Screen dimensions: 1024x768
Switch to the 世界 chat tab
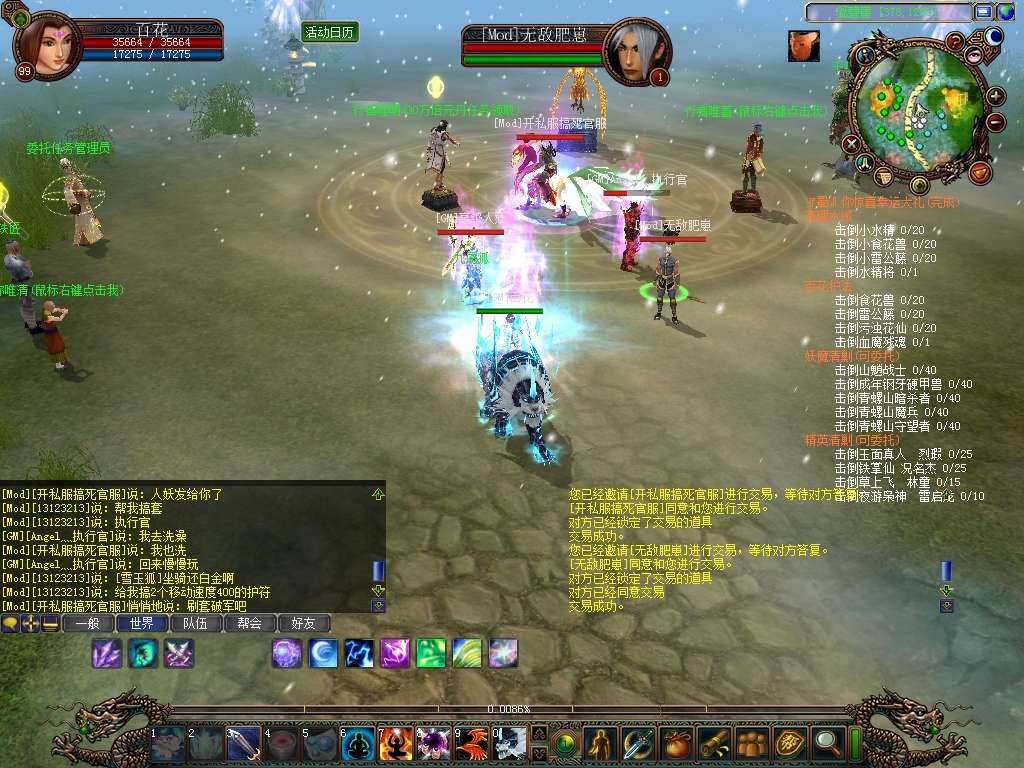coord(141,623)
